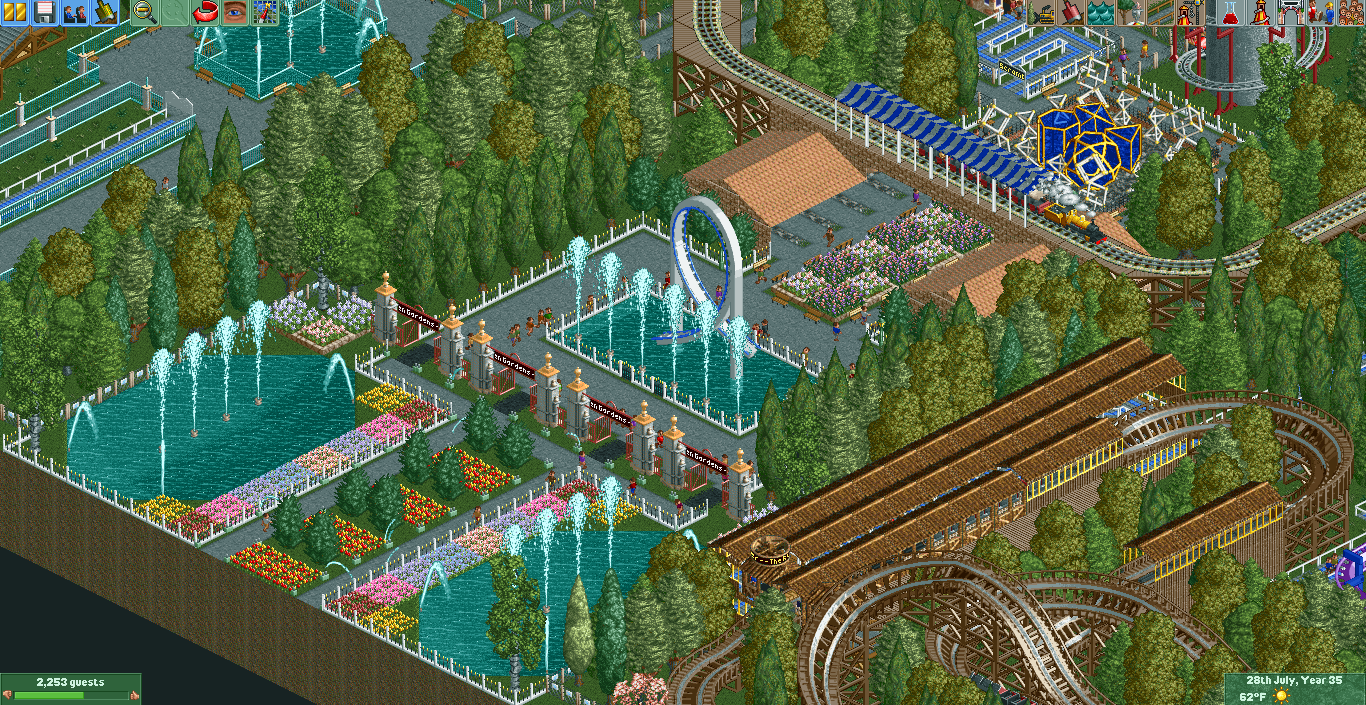Open the multiplayer guests-at-computers menu

tap(74, 12)
